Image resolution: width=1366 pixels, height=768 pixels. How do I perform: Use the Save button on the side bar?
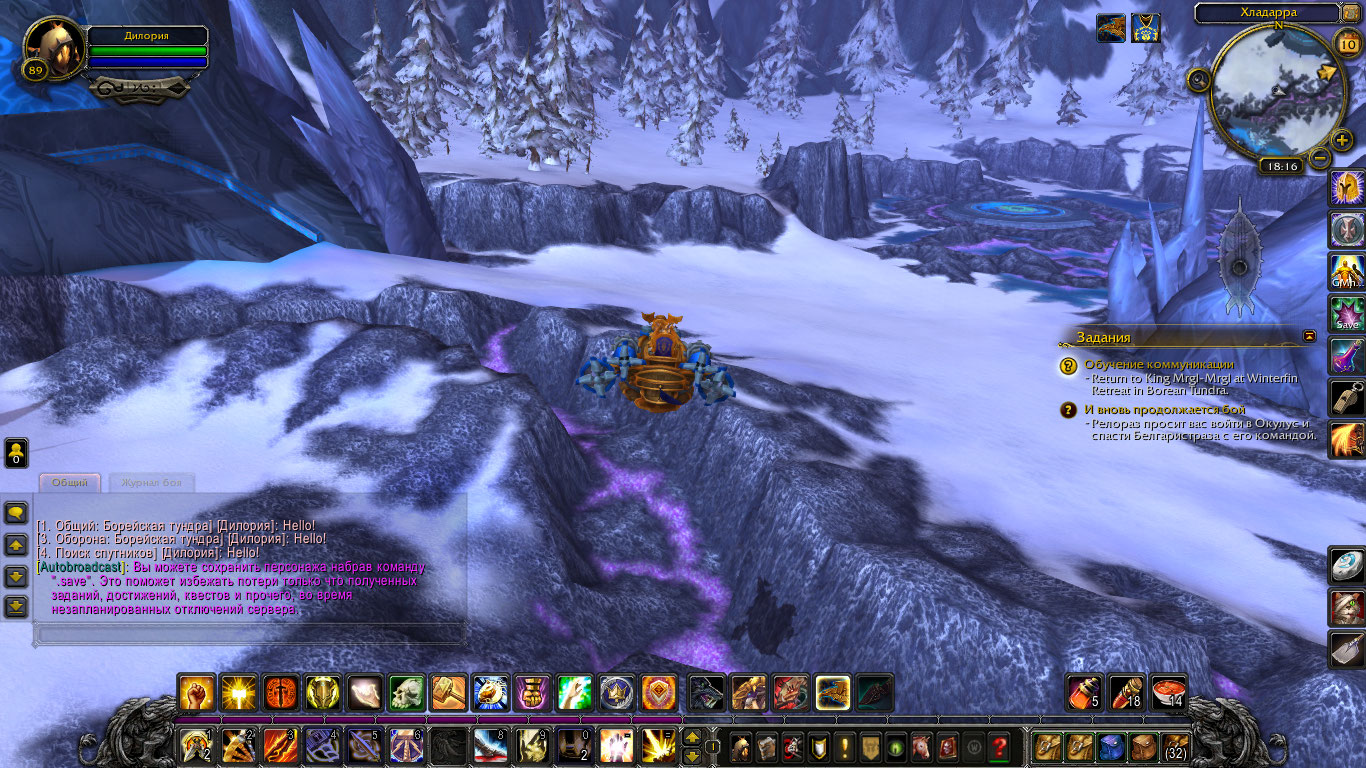1347,314
